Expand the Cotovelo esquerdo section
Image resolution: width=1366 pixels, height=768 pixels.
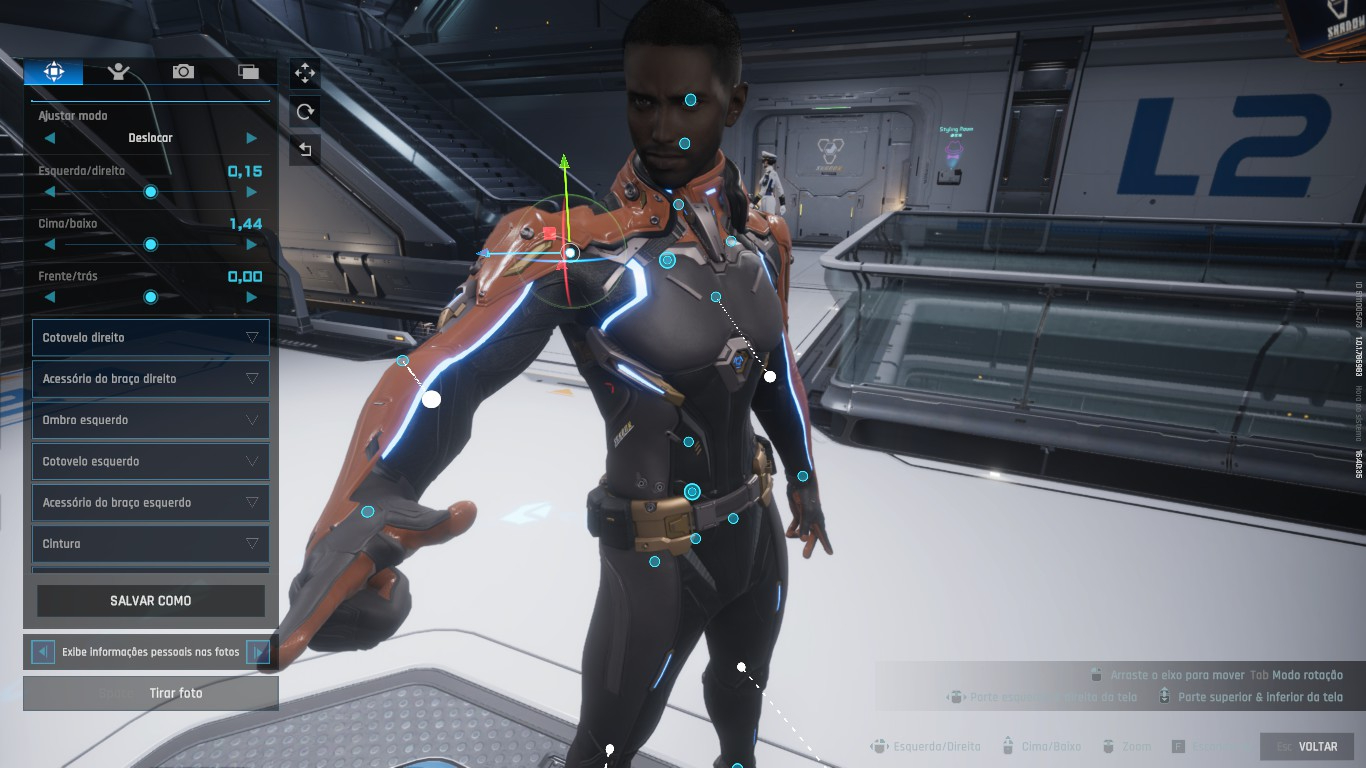tap(150, 461)
